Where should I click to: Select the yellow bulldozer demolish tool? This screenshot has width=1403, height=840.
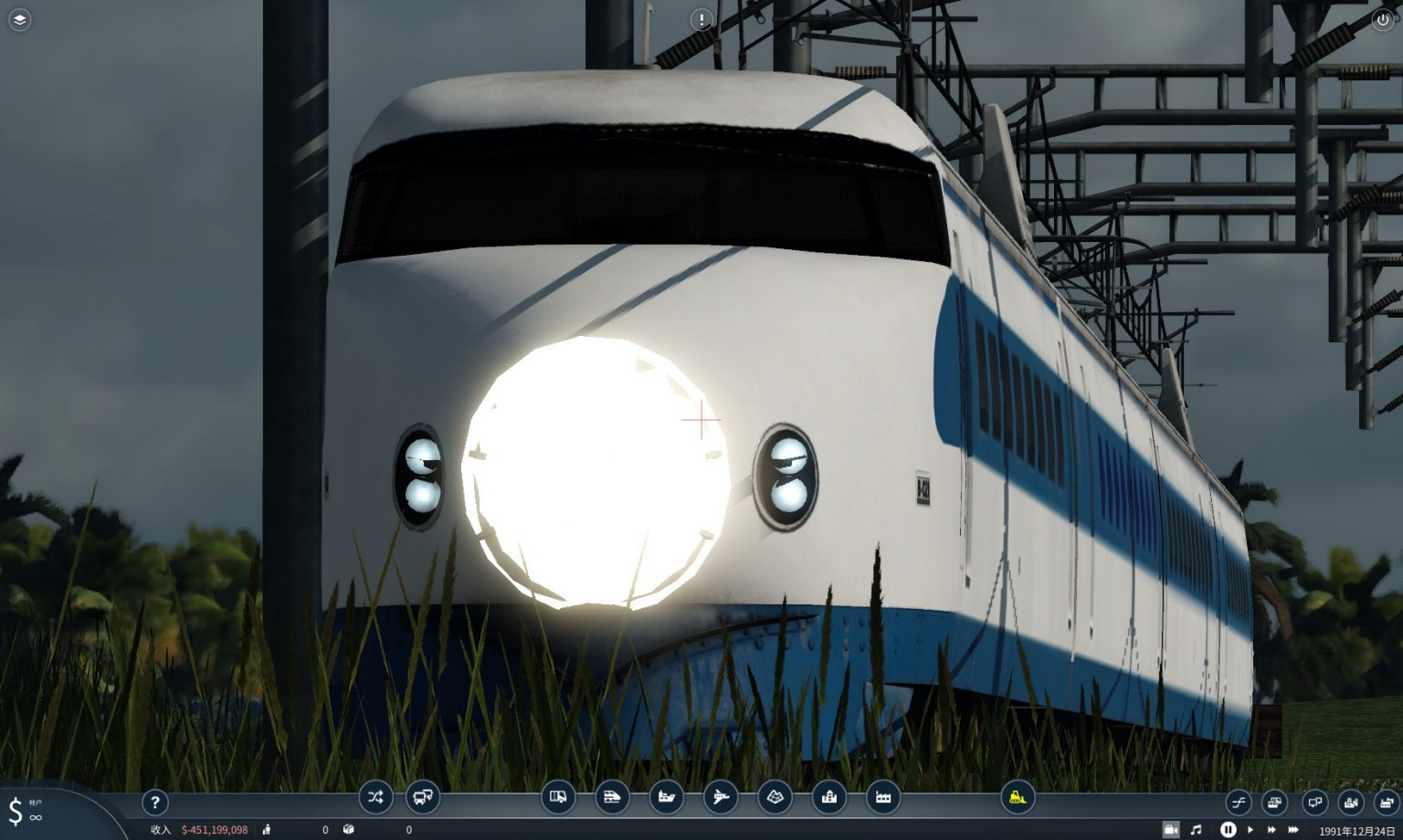point(1017,797)
